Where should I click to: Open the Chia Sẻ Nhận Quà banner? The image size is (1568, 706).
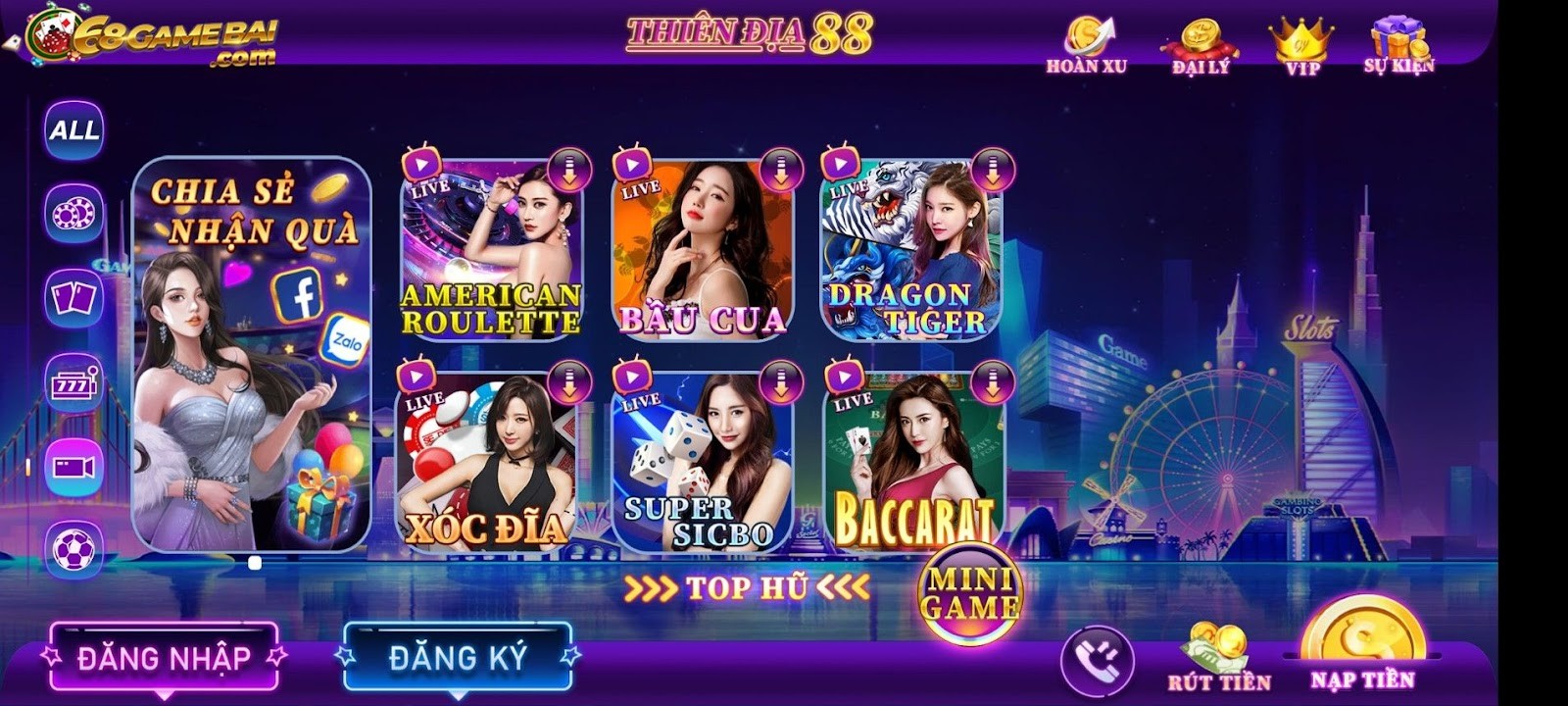tap(252, 353)
